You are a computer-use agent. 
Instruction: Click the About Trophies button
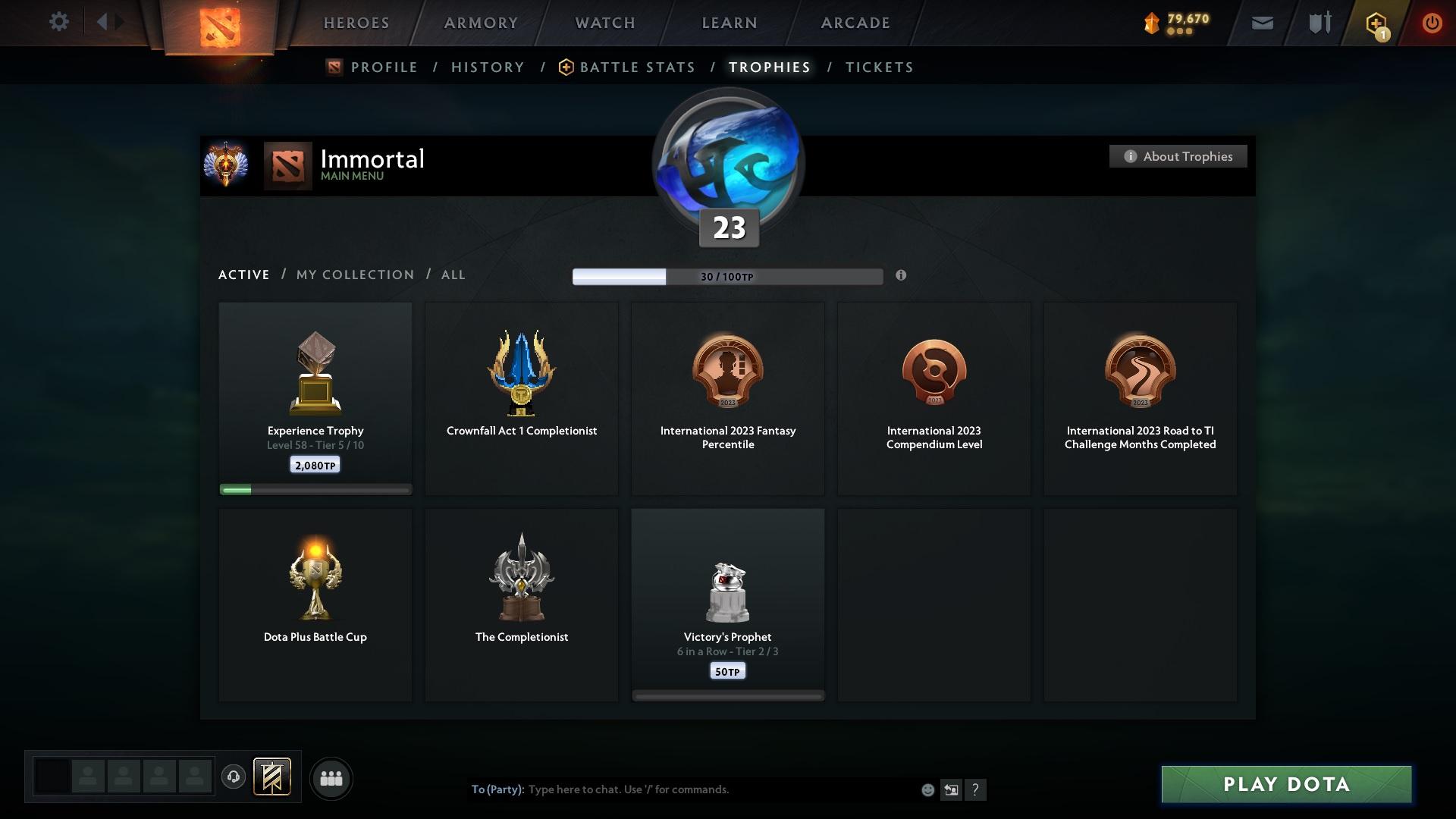(x=1178, y=156)
